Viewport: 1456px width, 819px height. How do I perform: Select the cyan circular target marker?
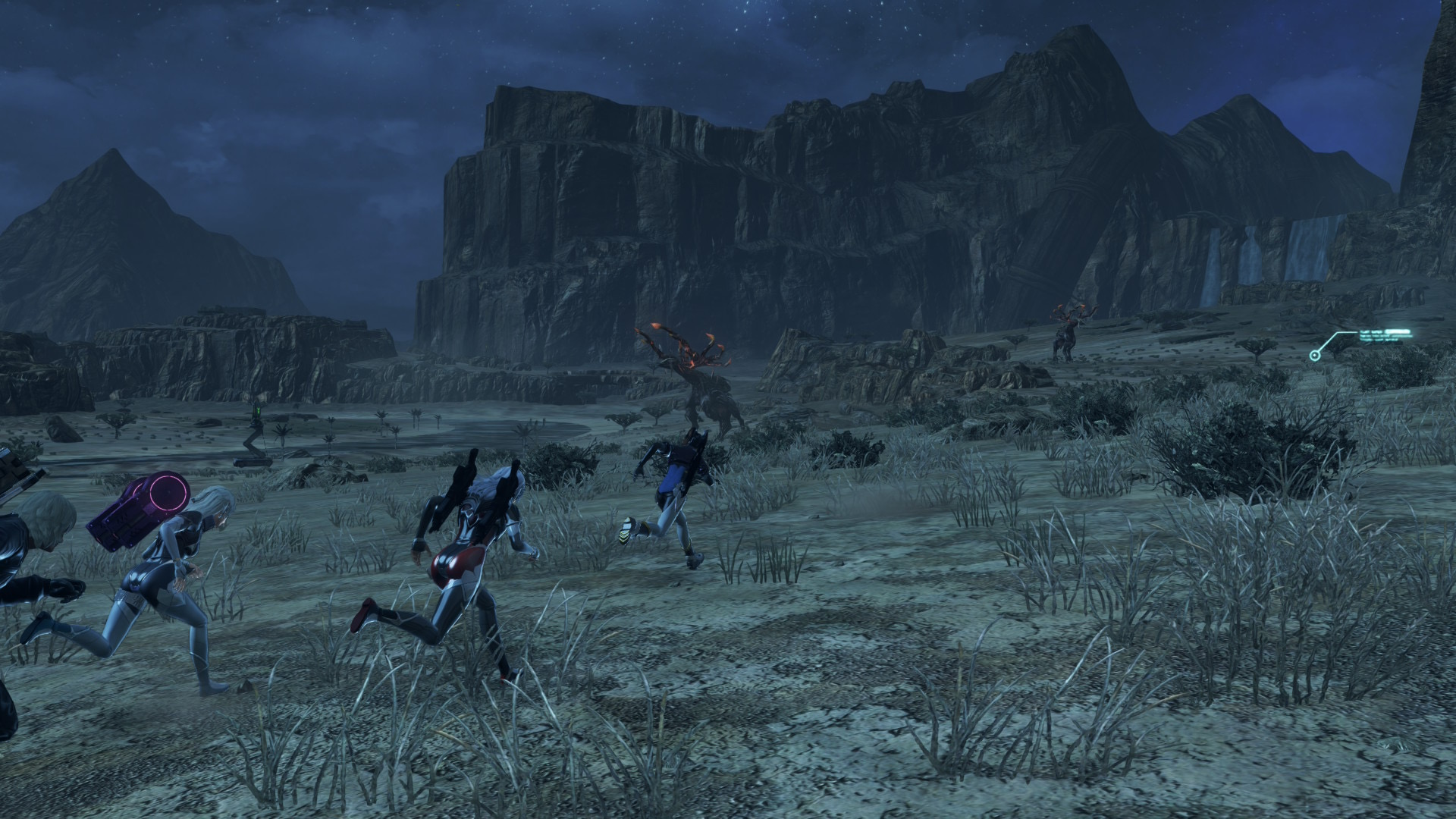click(1314, 355)
